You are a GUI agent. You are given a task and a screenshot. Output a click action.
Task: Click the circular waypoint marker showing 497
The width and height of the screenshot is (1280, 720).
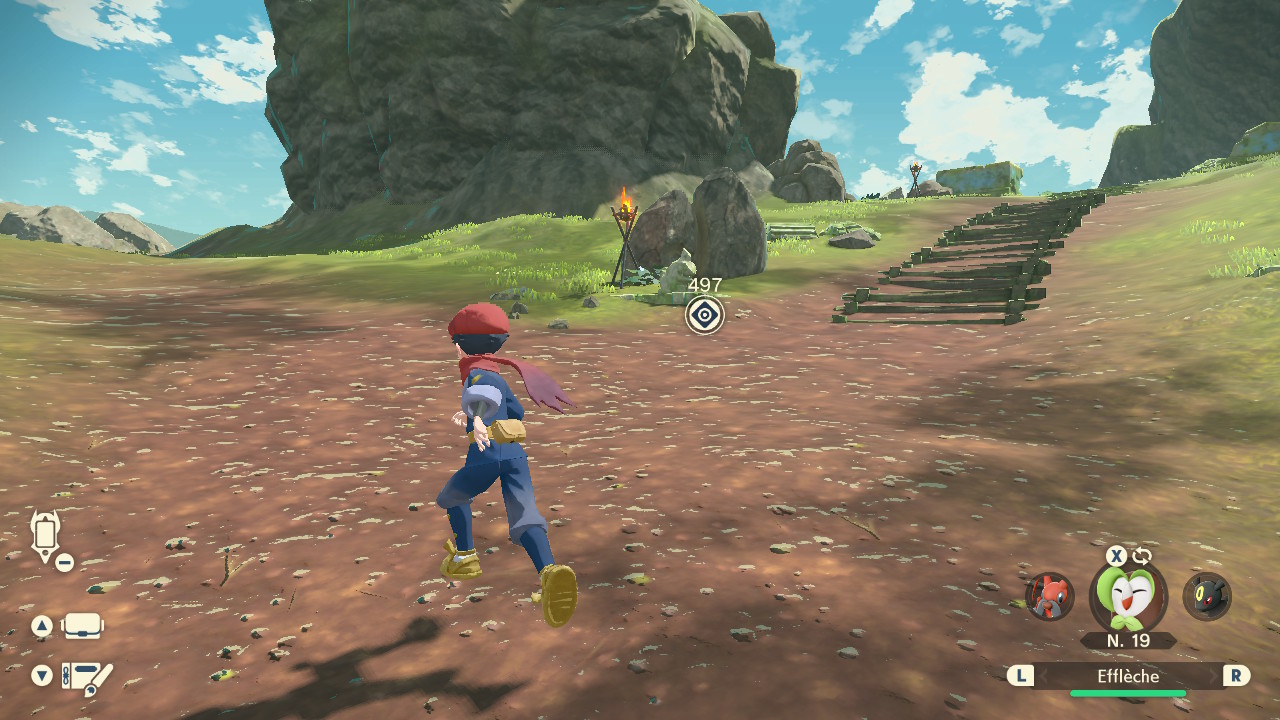click(x=705, y=316)
